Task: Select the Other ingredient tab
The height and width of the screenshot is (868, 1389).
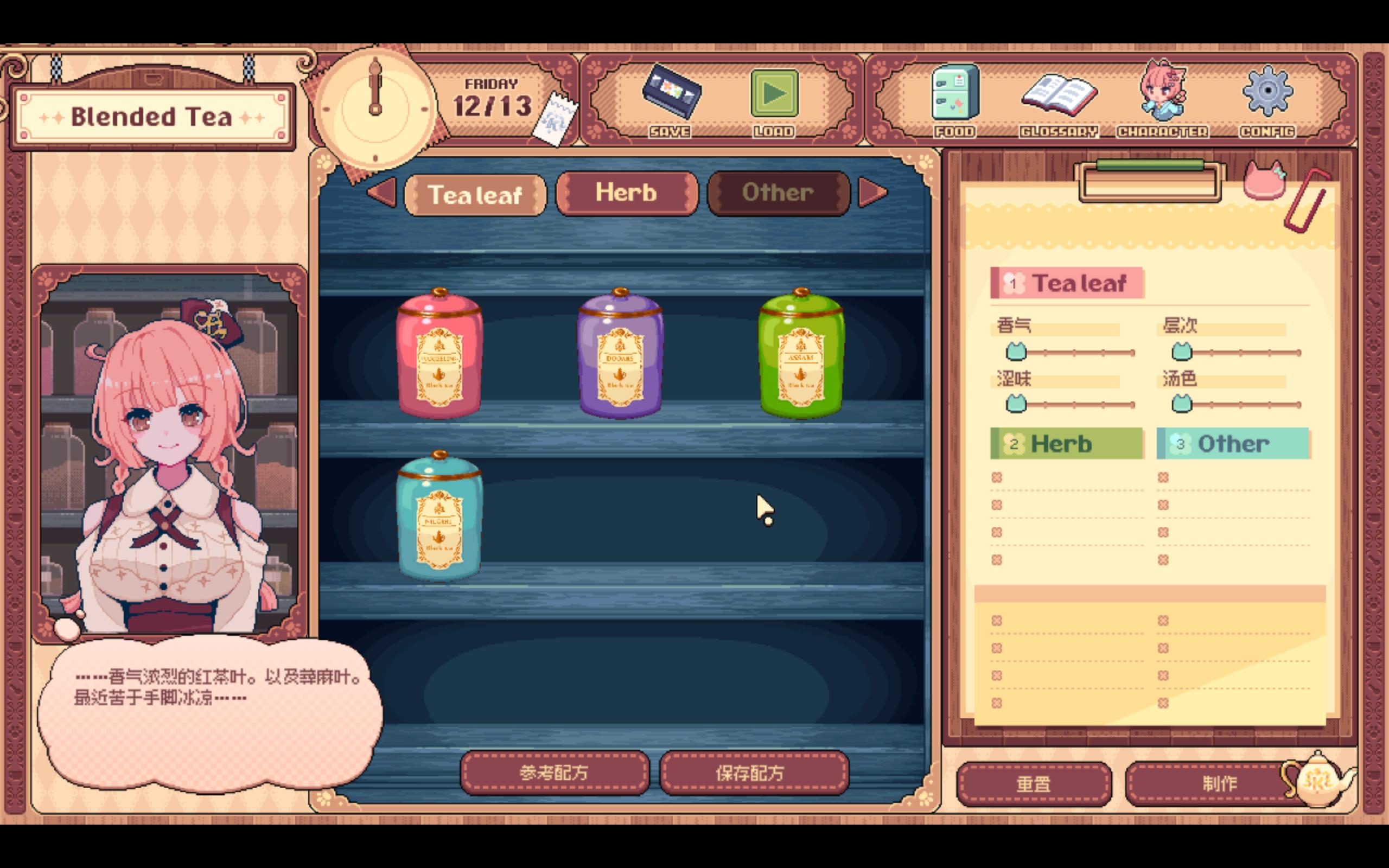Action: pyautogui.click(x=778, y=193)
